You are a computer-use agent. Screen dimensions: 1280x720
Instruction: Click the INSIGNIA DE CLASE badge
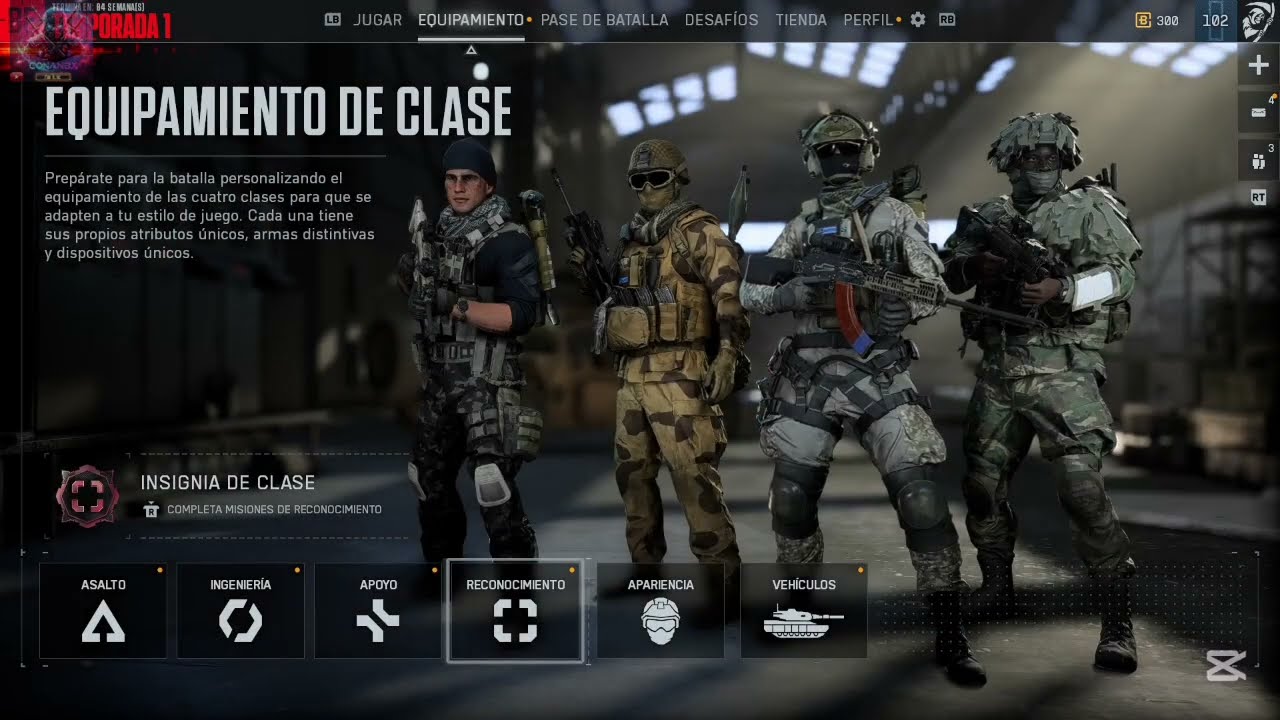[x=88, y=496]
